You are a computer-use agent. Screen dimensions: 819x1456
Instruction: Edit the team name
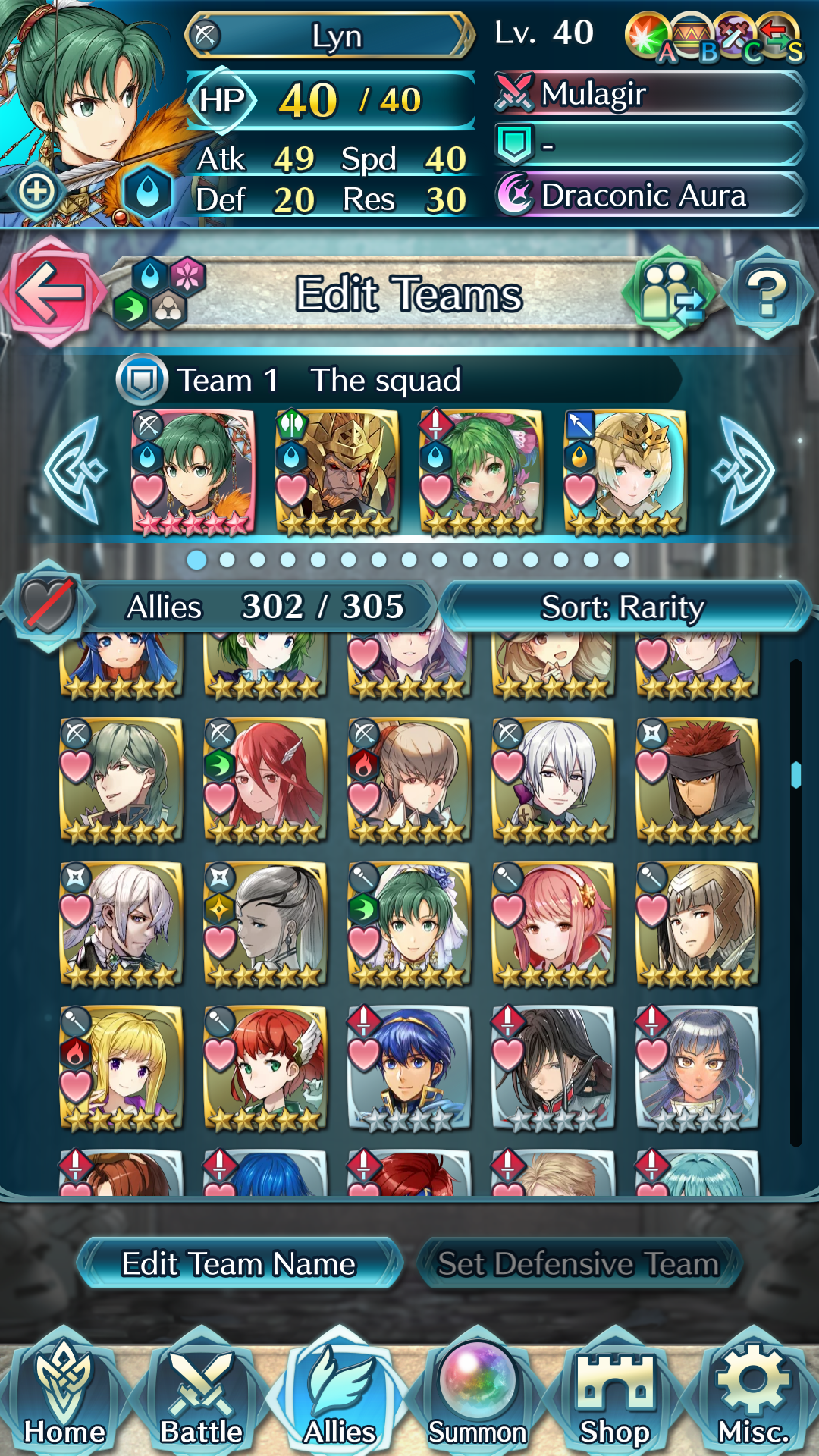(x=239, y=1263)
